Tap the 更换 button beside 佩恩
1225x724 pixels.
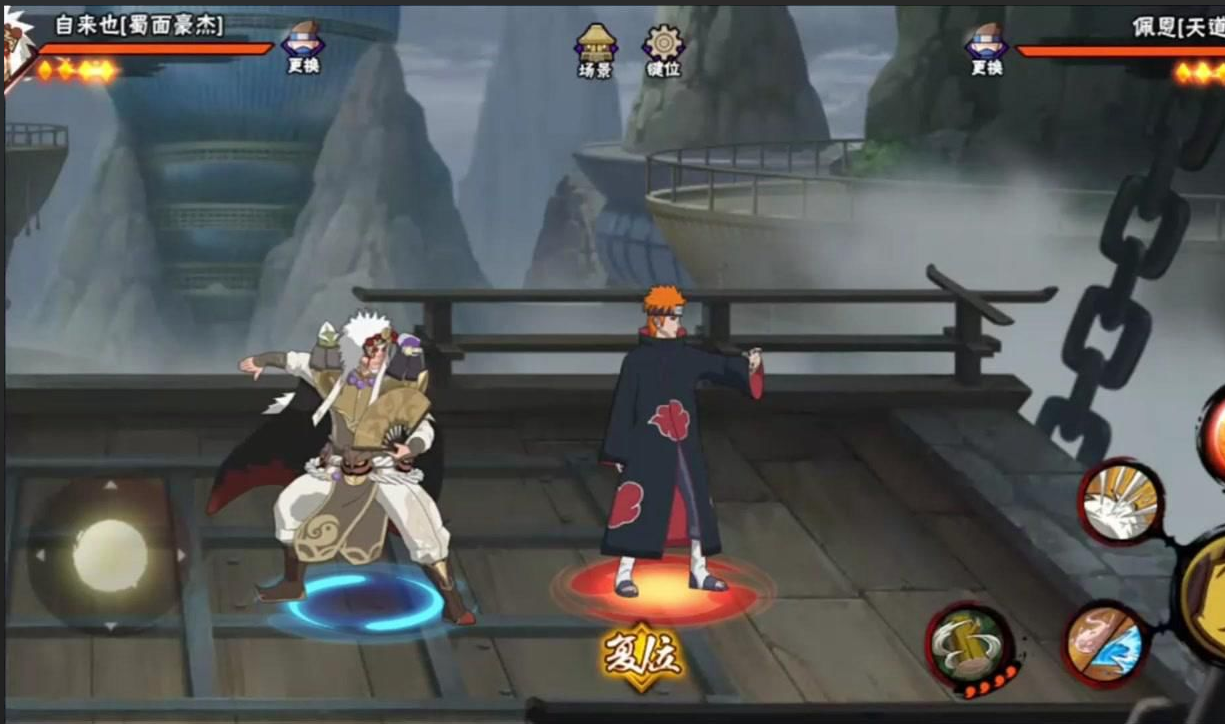986,48
